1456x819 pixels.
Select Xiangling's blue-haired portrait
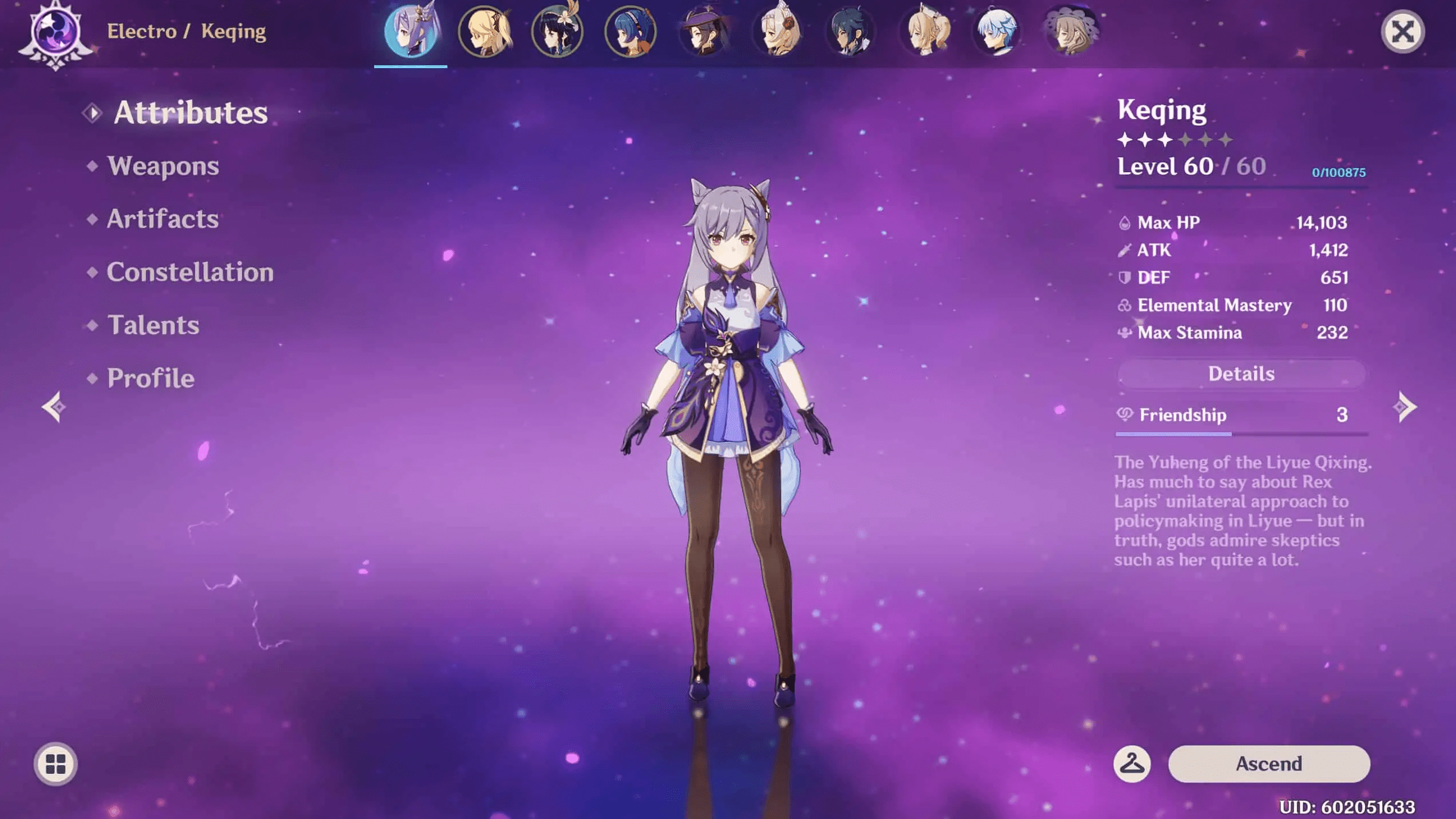tap(630, 31)
